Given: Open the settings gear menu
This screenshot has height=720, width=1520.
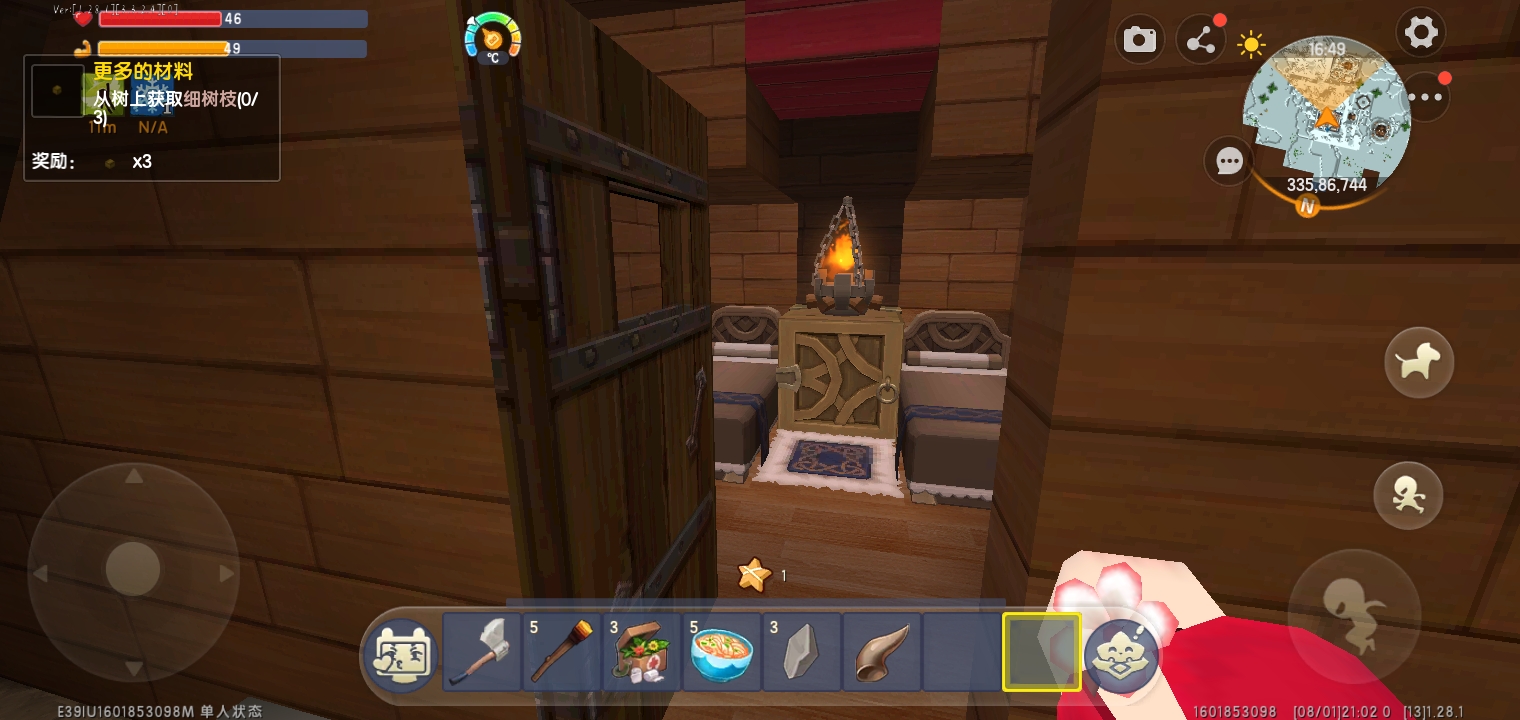Looking at the screenshot, I should coord(1421,33).
